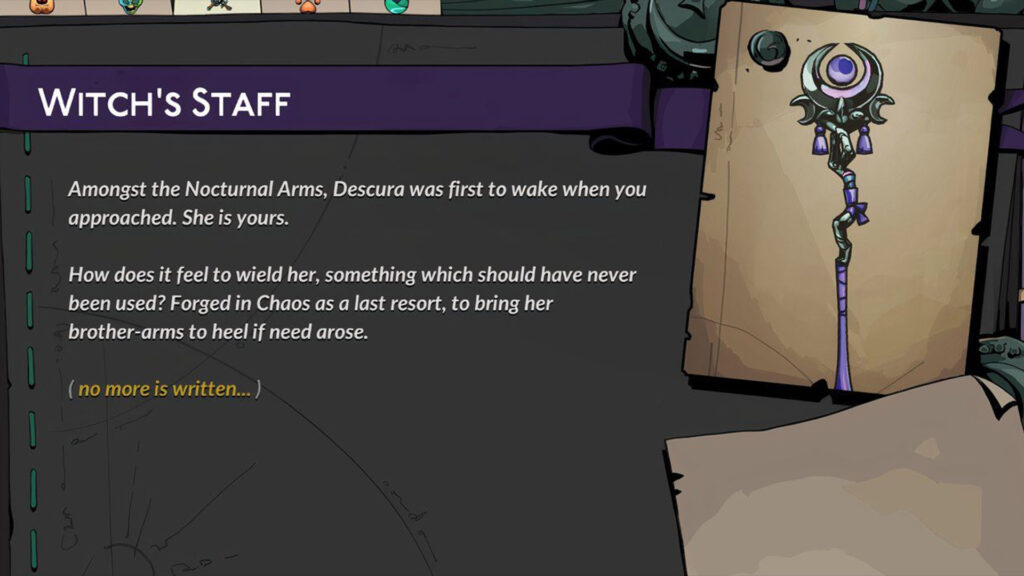
Task: Switch to the orange paw print codex tab
Action: 306,5
